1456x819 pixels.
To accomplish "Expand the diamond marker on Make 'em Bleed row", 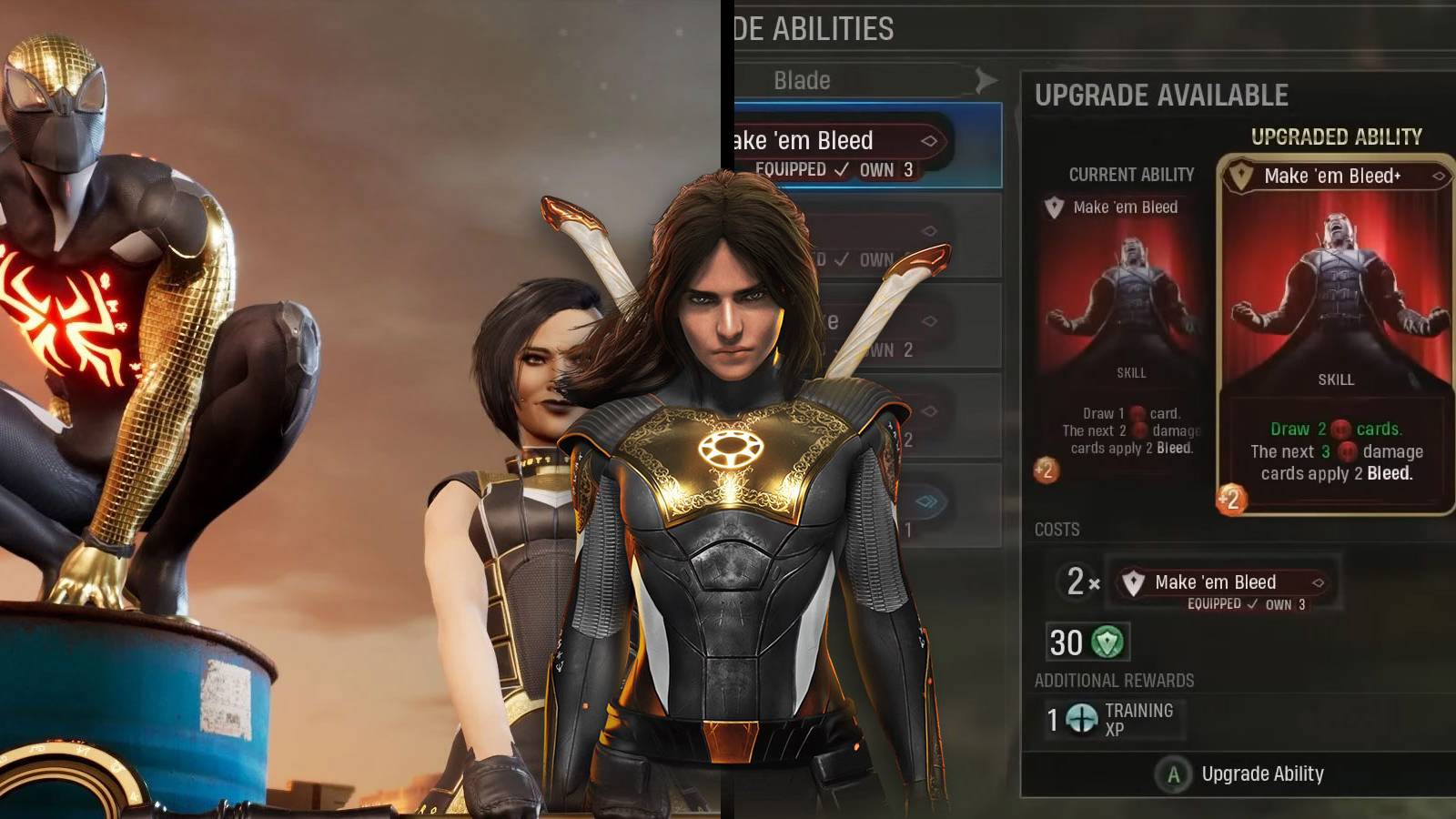I will tap(929, 141).
